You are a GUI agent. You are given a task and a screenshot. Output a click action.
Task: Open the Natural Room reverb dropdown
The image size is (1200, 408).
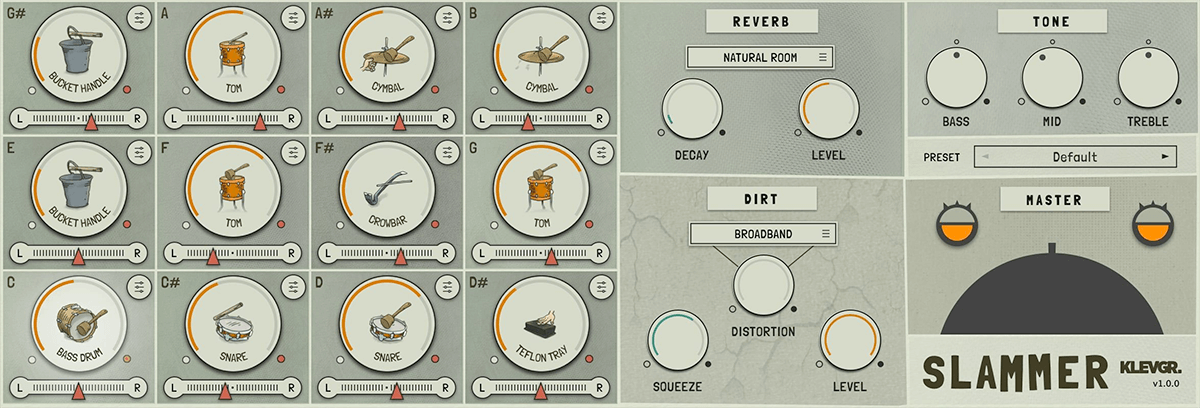click(x=760, y=58)
